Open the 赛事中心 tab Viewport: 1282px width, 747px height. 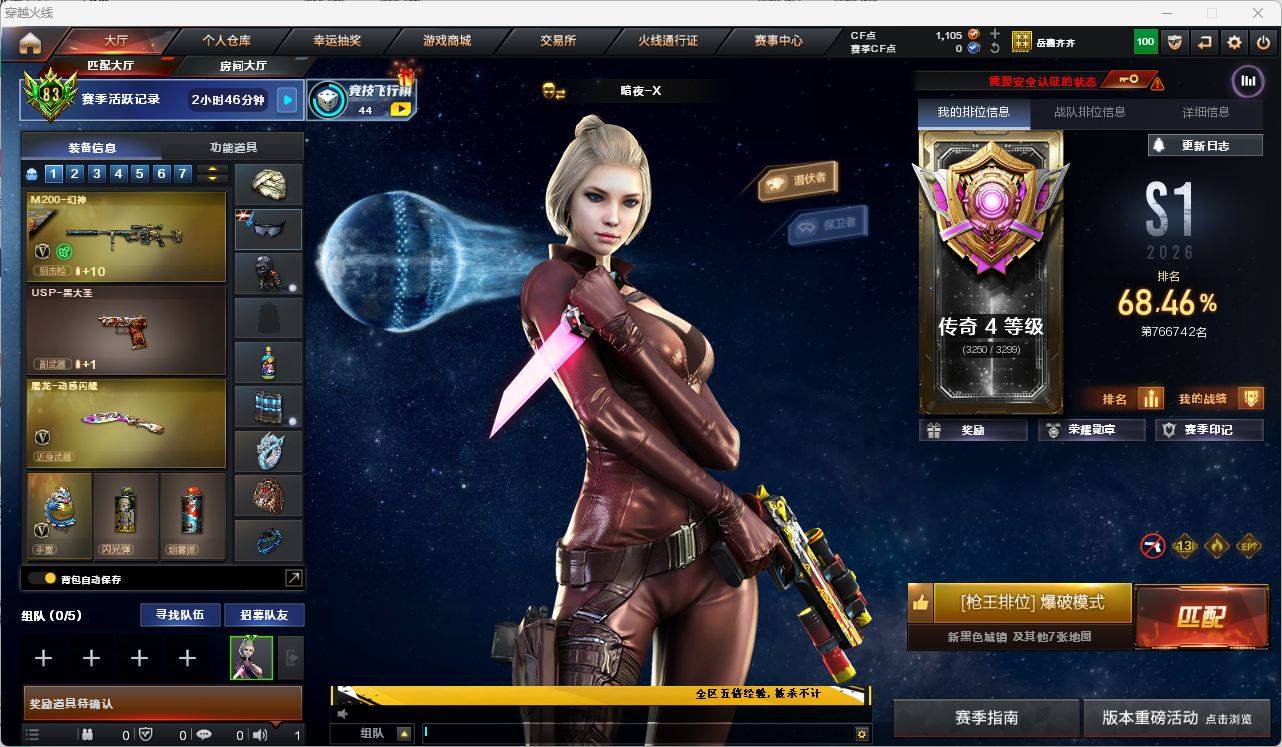coord(778,41)
